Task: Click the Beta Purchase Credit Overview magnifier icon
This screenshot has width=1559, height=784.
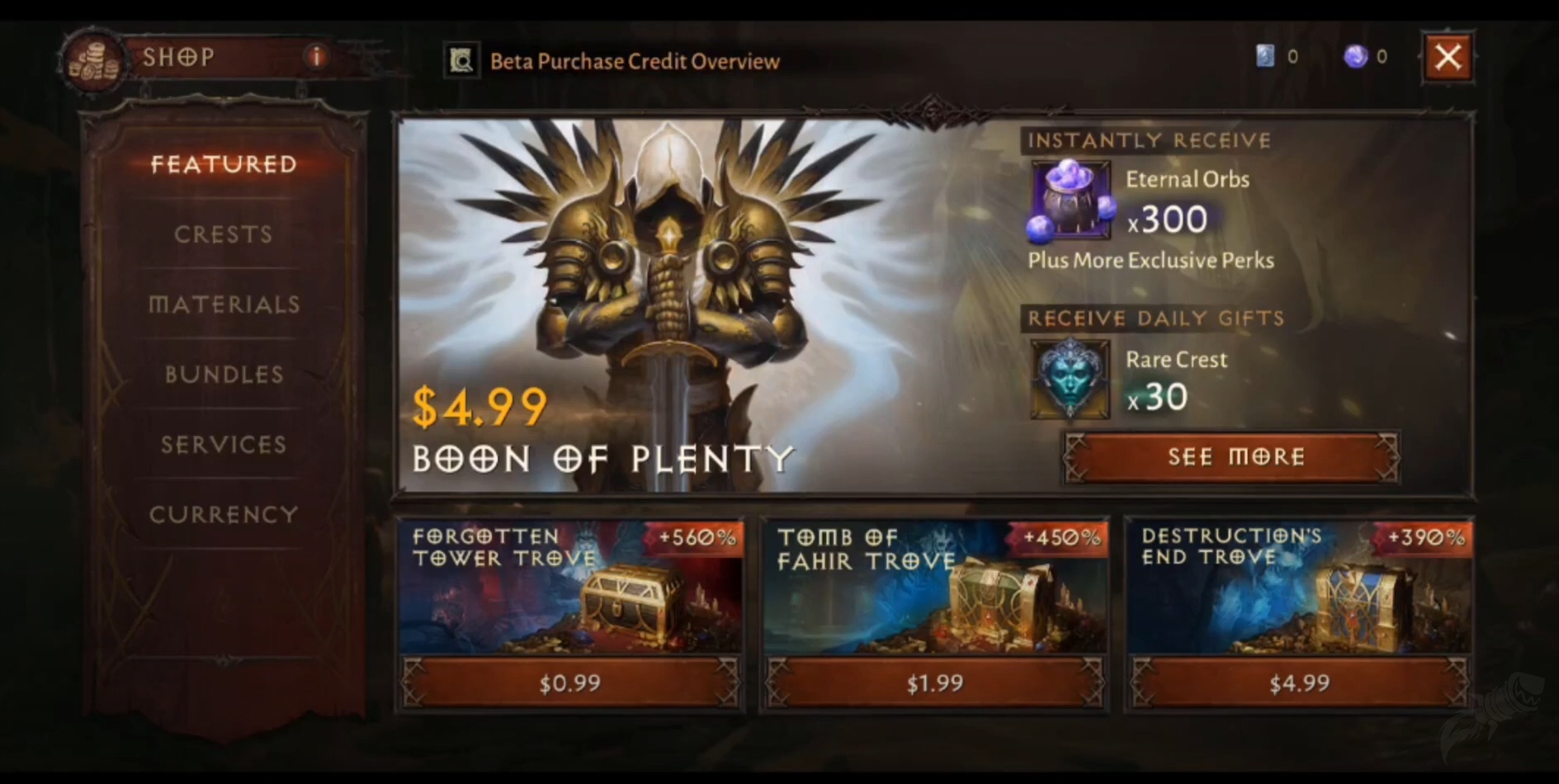Action: tap(461, 59)
